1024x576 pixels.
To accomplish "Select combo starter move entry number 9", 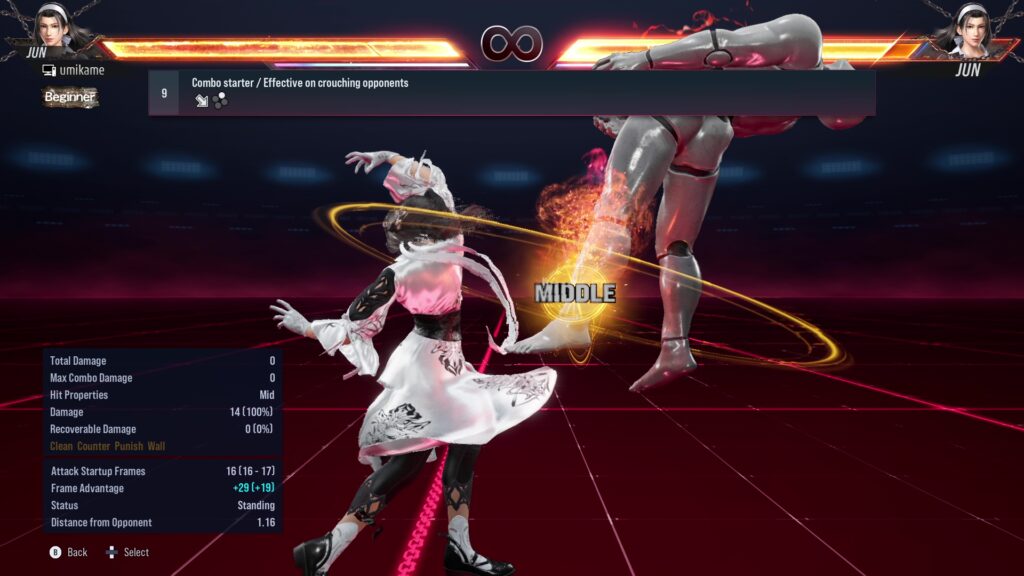I will [x=511, y=92].
